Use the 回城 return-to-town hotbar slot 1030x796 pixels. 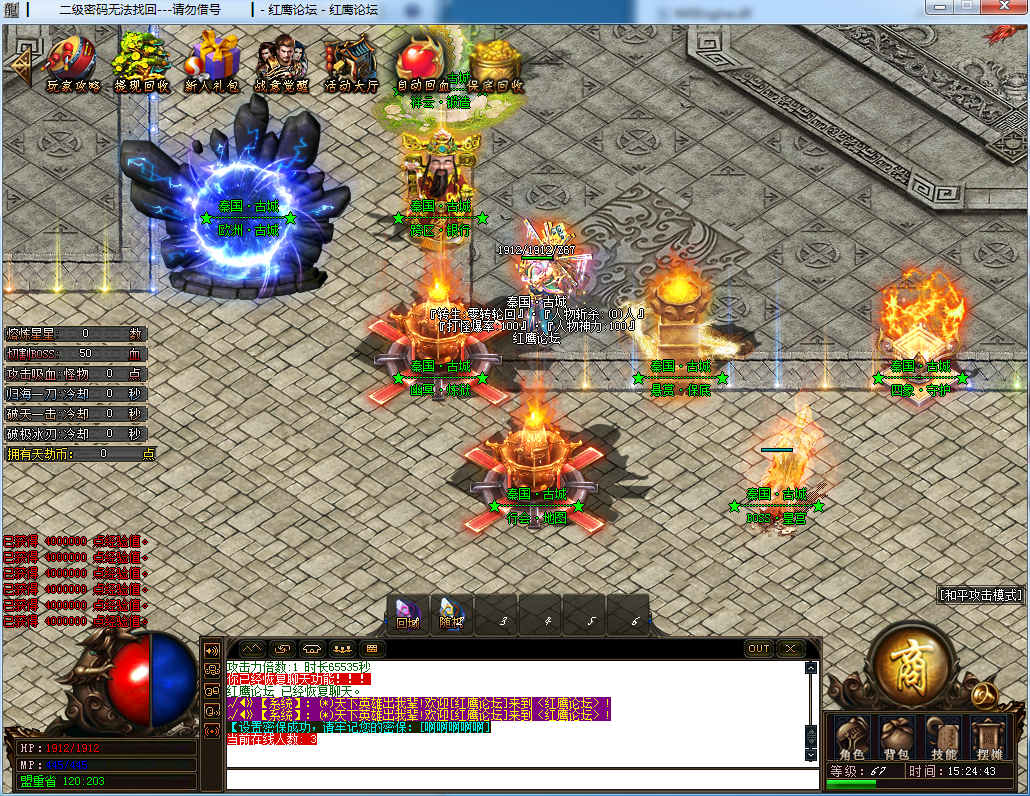408,614
